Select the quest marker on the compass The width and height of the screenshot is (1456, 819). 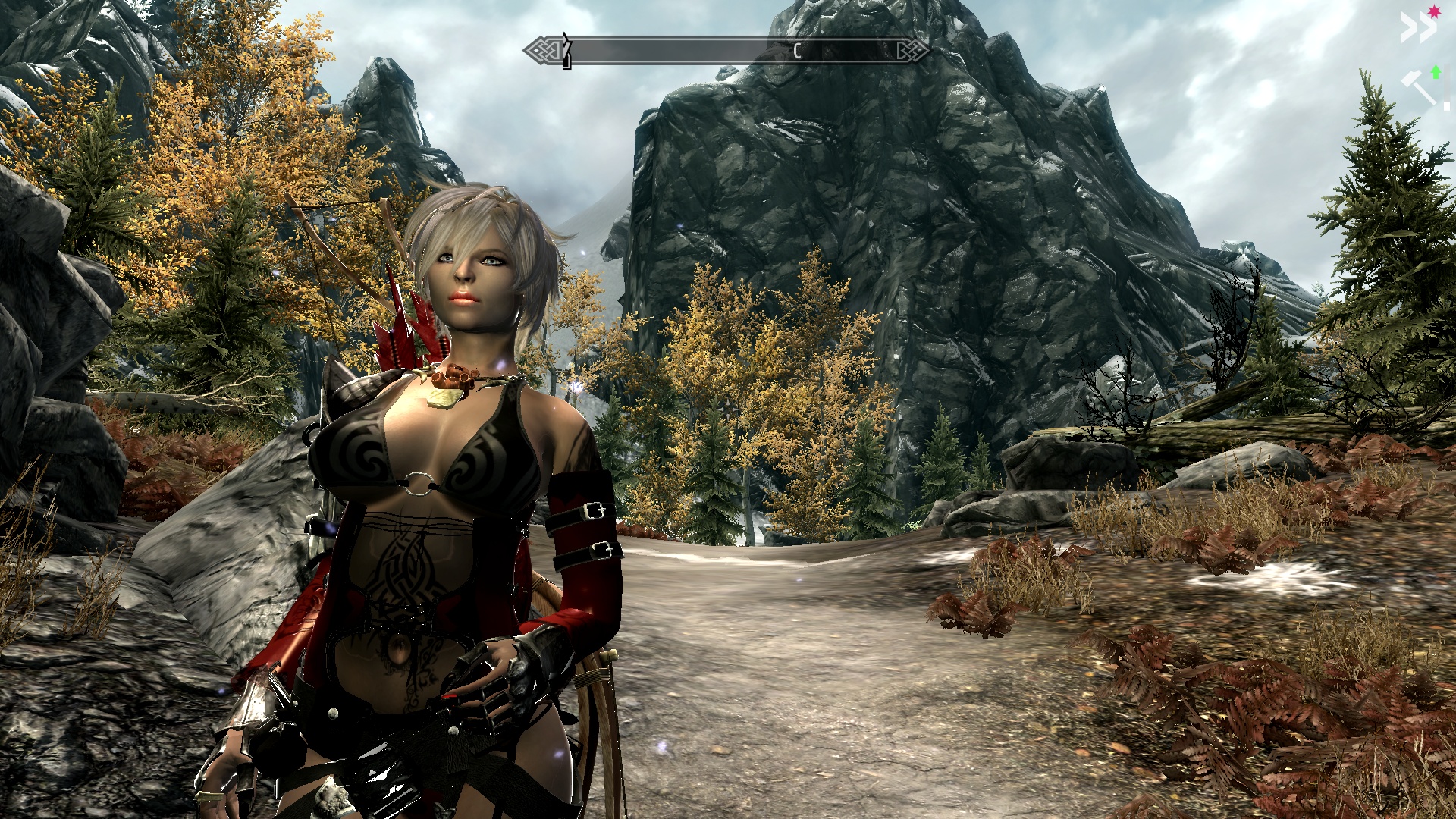tap(566, 51)
